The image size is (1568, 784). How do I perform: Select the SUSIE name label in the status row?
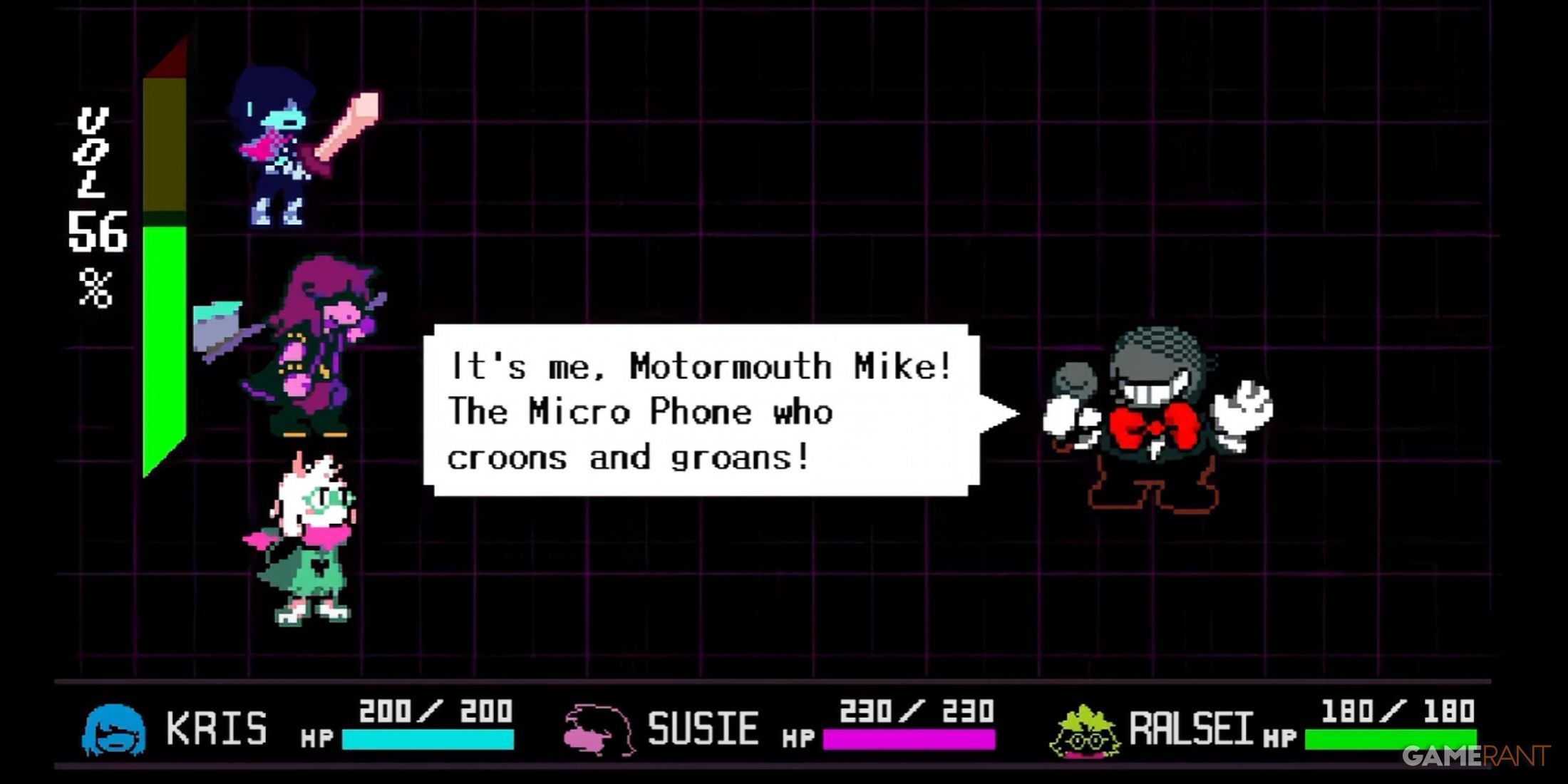[x=702, y=727]
